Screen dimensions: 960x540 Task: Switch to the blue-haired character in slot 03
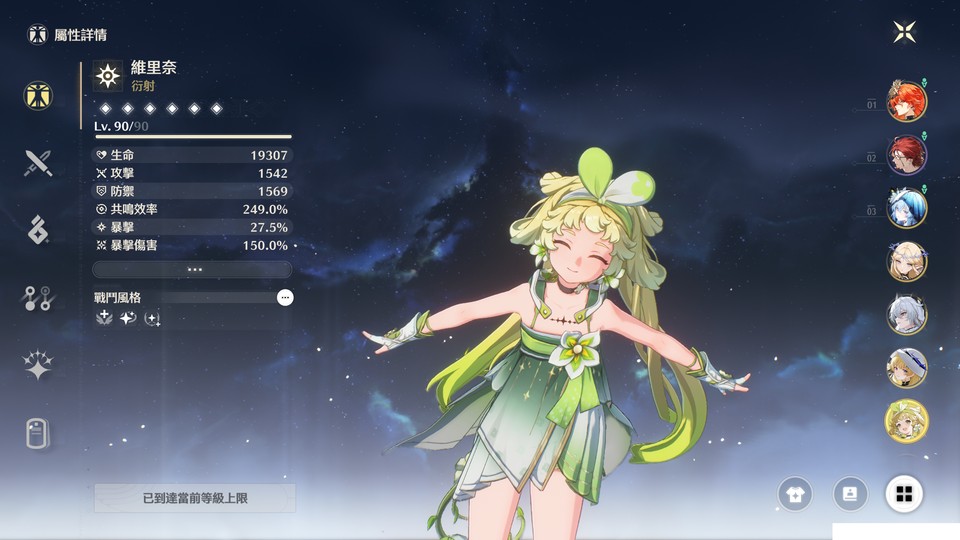coord(906,208)
